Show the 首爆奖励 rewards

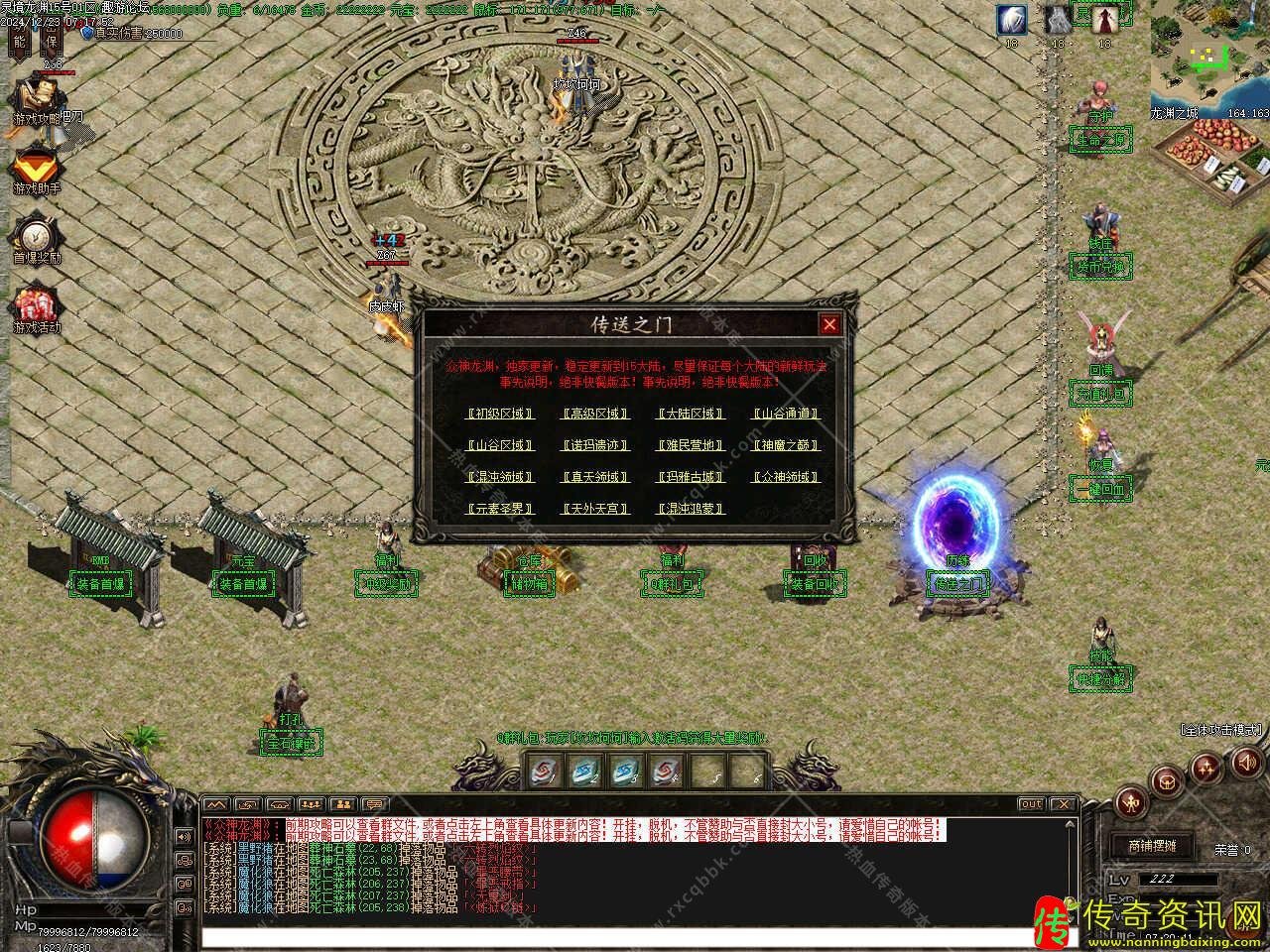pyautogui.click(x=36, y=238)
